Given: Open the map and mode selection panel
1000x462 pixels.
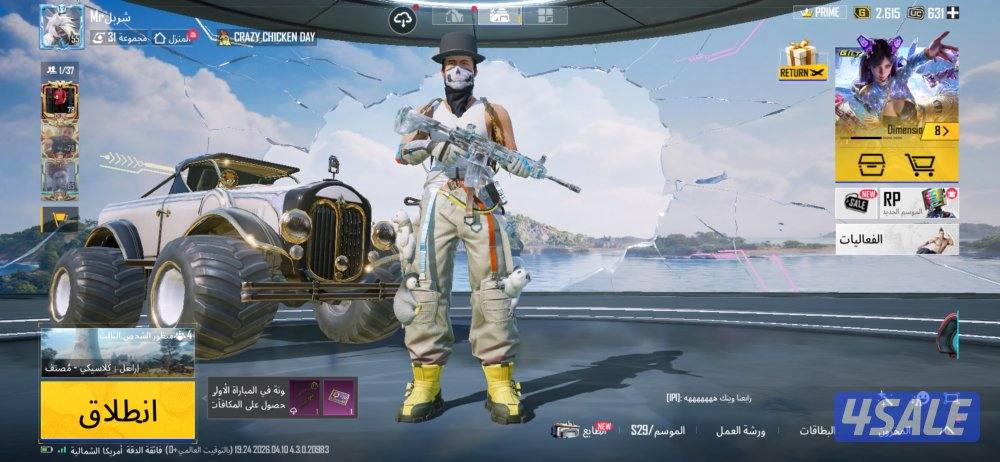Looking at the screenshot, I should pyautogui.click(x=118, y=352).
